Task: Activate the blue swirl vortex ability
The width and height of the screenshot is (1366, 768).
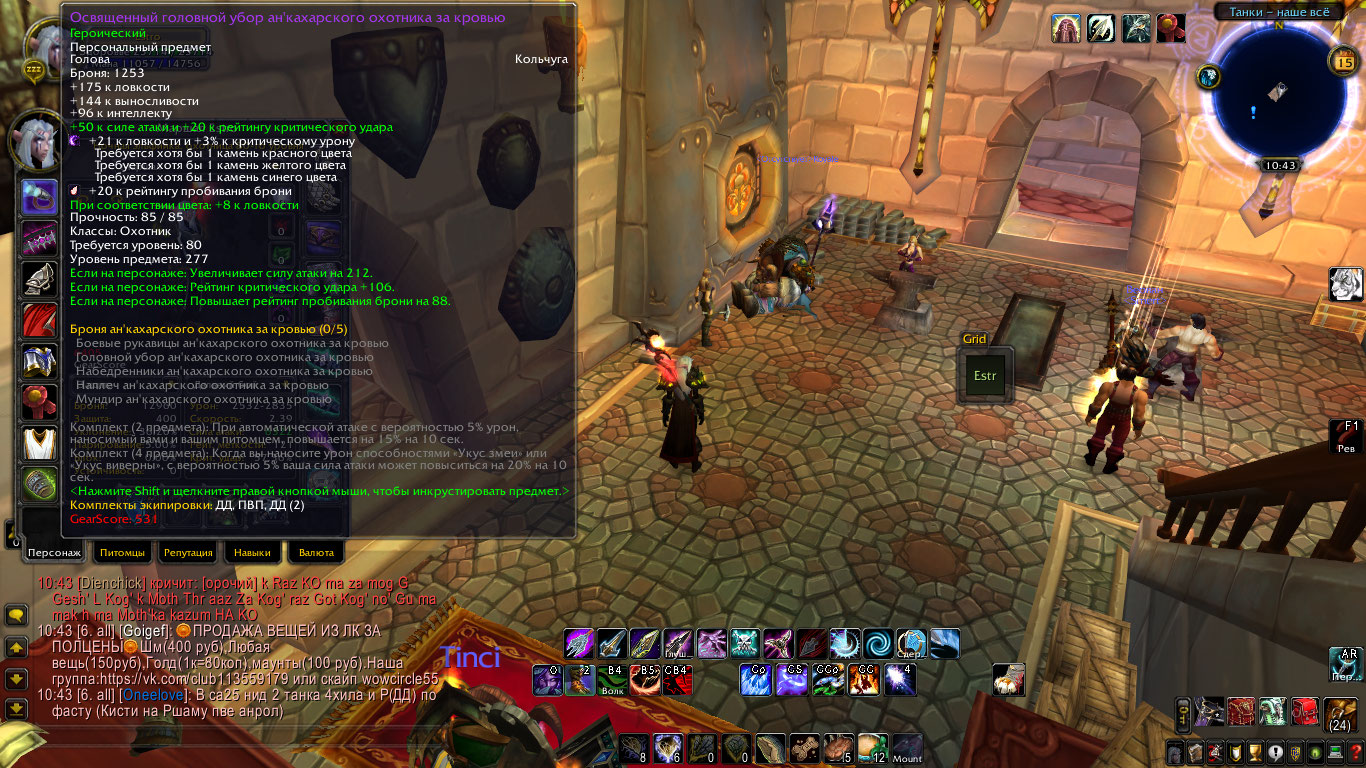Action: click(x=878, y=643)
